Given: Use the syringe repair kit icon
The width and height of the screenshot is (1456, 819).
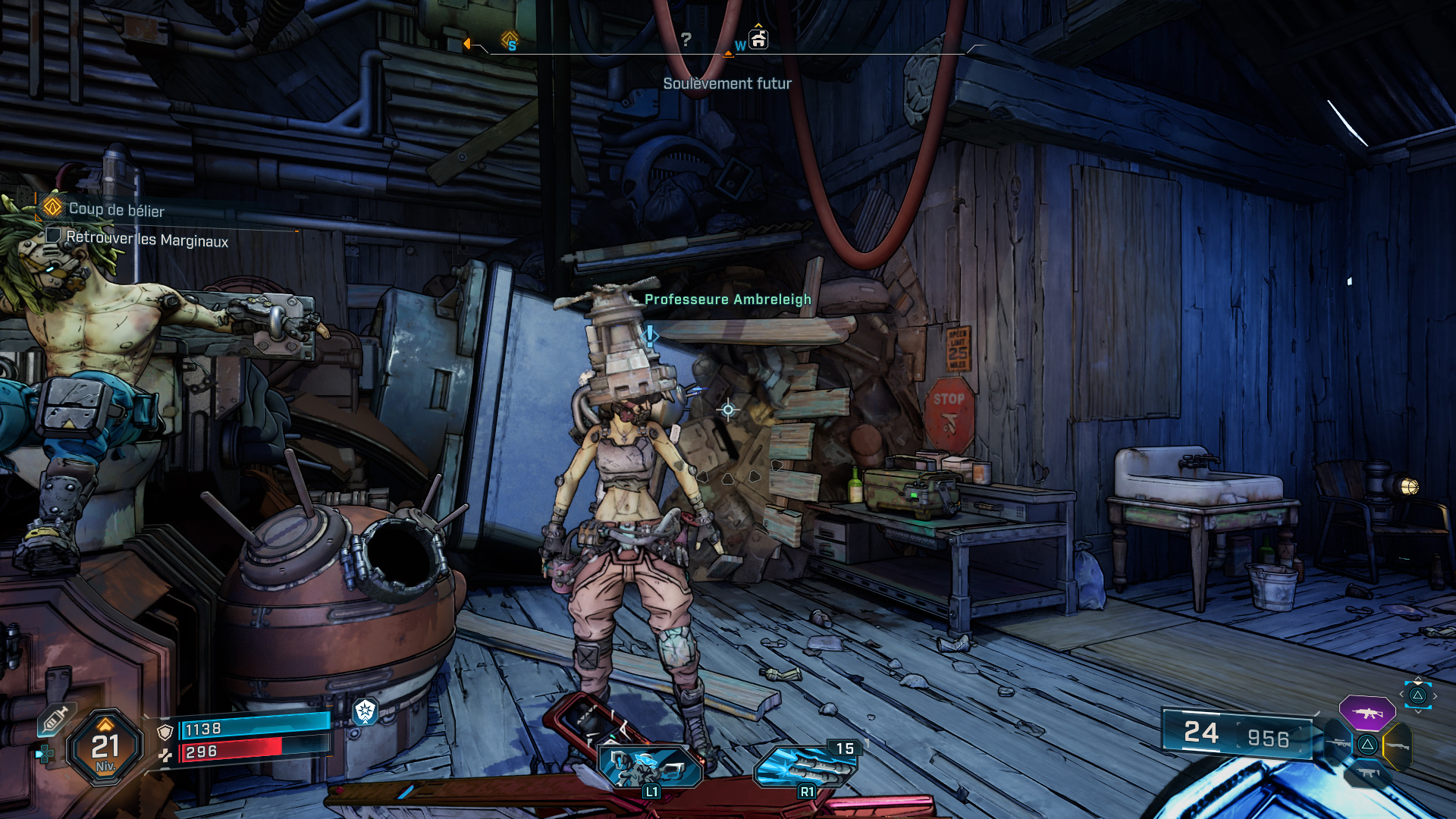Looking at the screenshot, I should pos(55,718).
